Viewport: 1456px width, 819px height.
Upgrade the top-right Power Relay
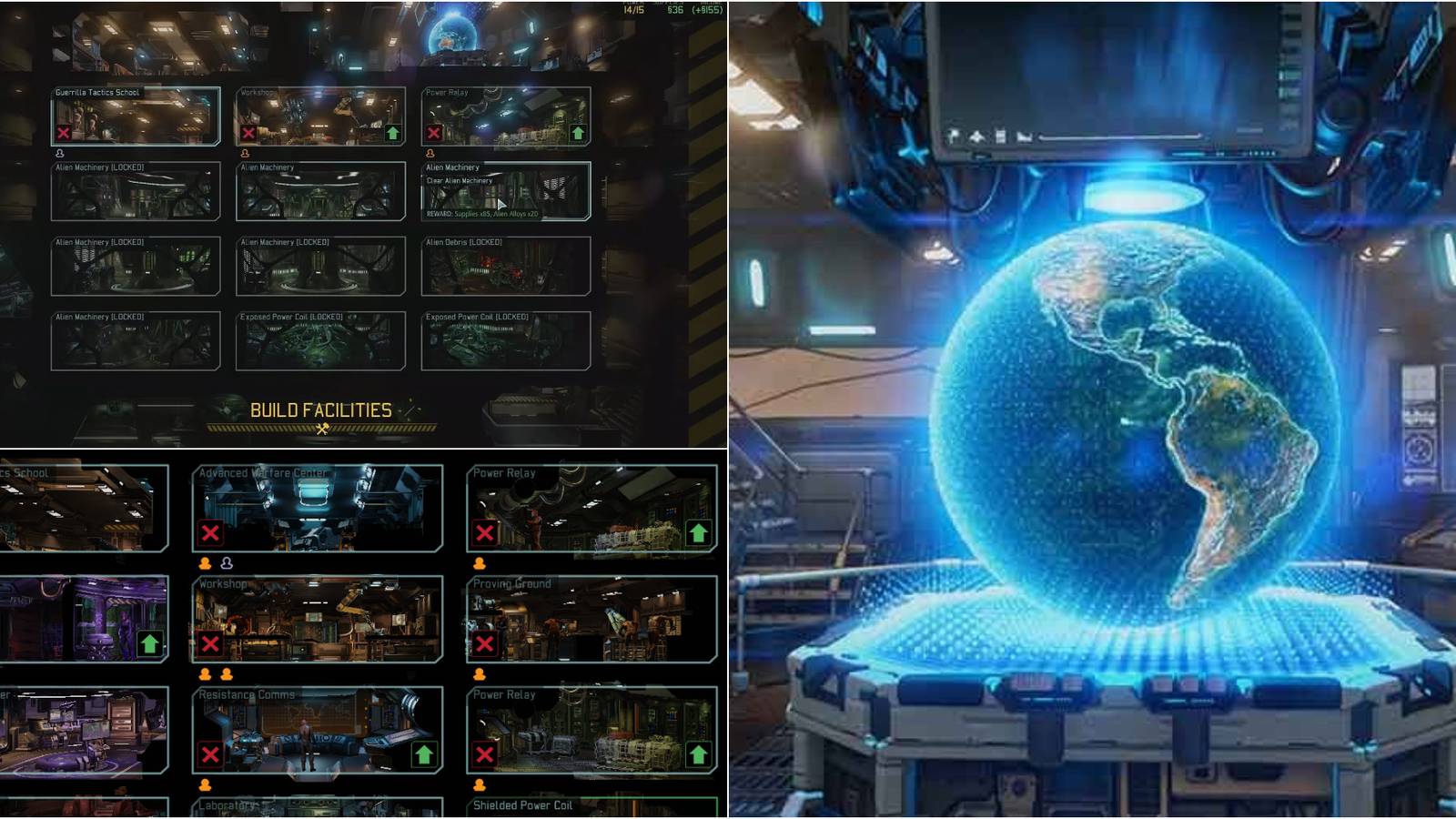coord(577,133)
